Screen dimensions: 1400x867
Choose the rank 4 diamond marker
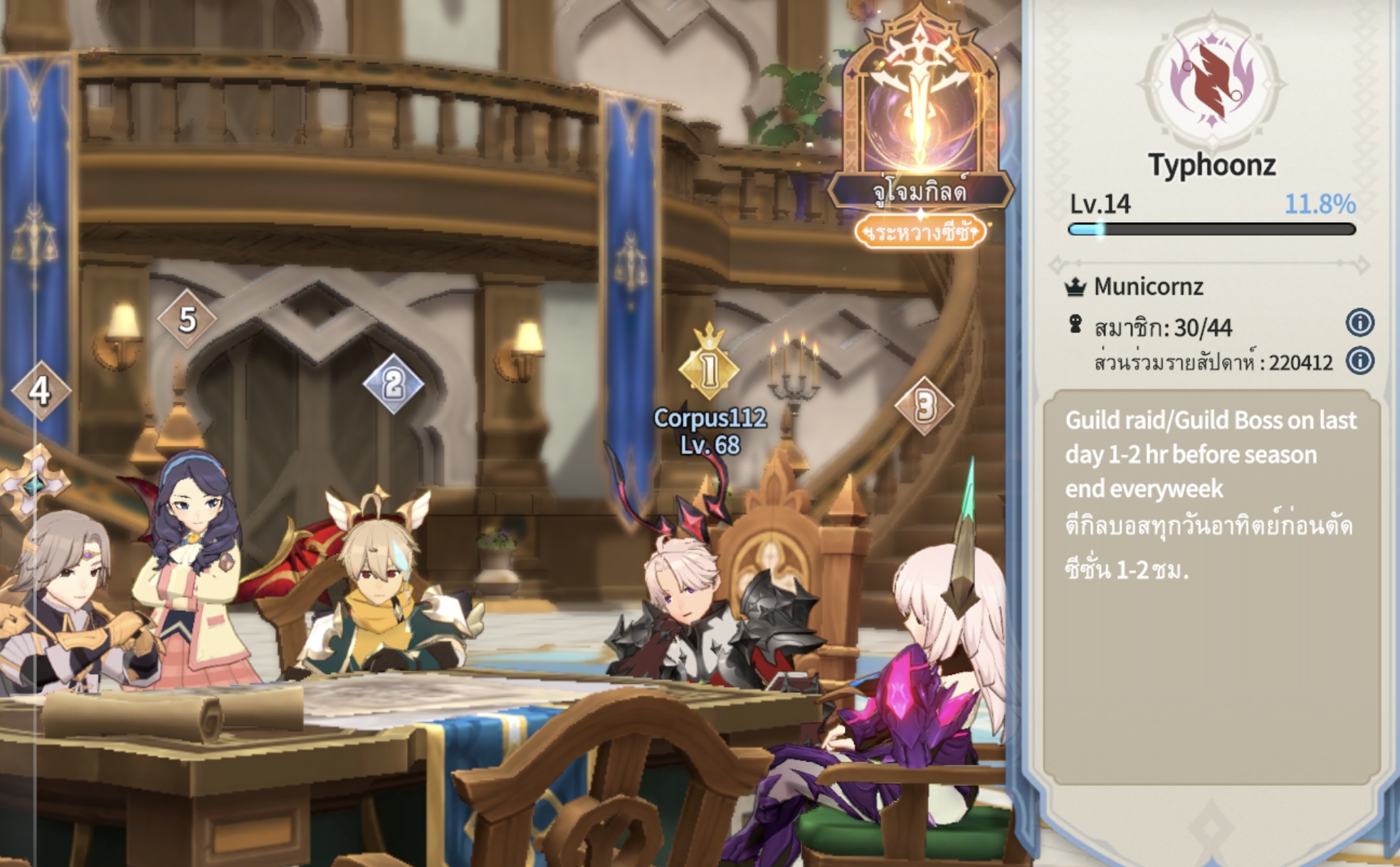pyautogui.click(x=41, y=390)
